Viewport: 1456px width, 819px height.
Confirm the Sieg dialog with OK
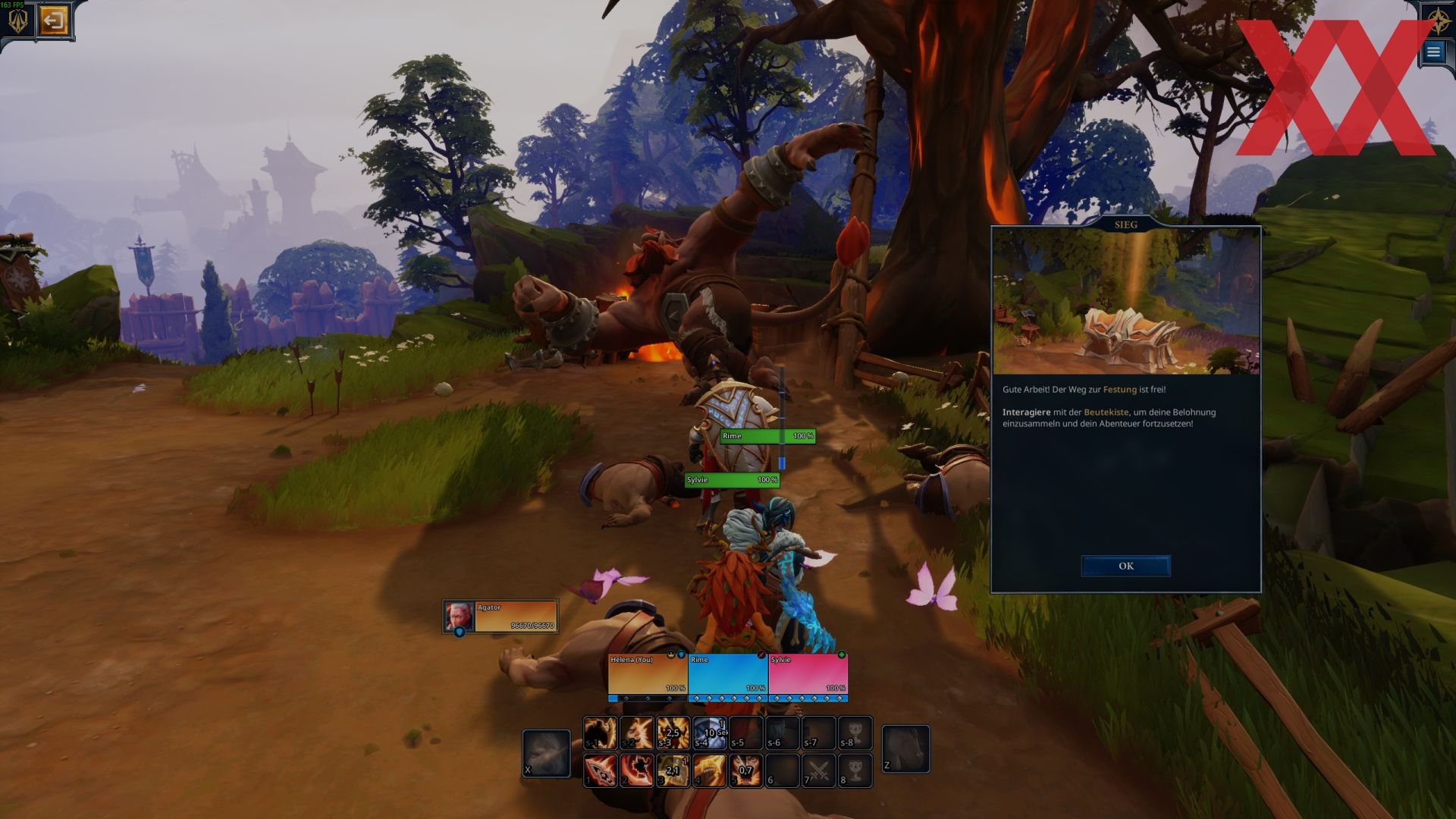coord(1125,566)
